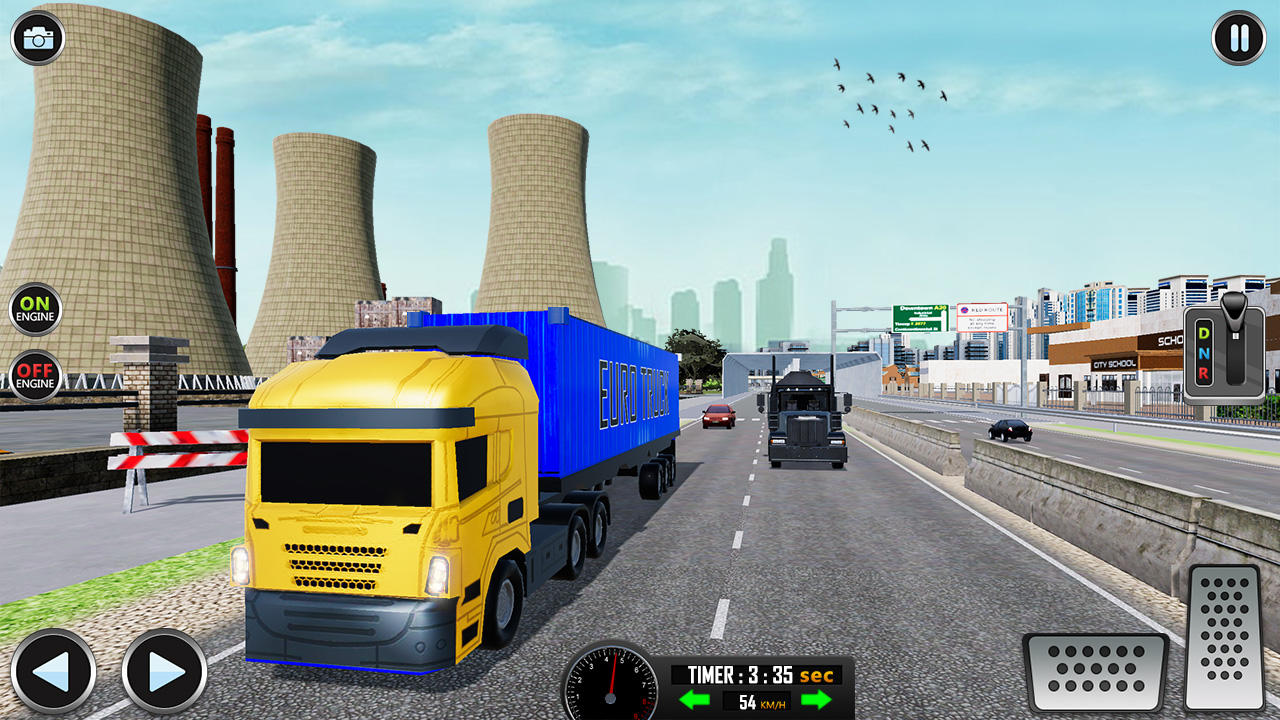The height and width of the screenshot is (720, 1280).
Task: Click the orange sec label
Action: click(815, 673)
